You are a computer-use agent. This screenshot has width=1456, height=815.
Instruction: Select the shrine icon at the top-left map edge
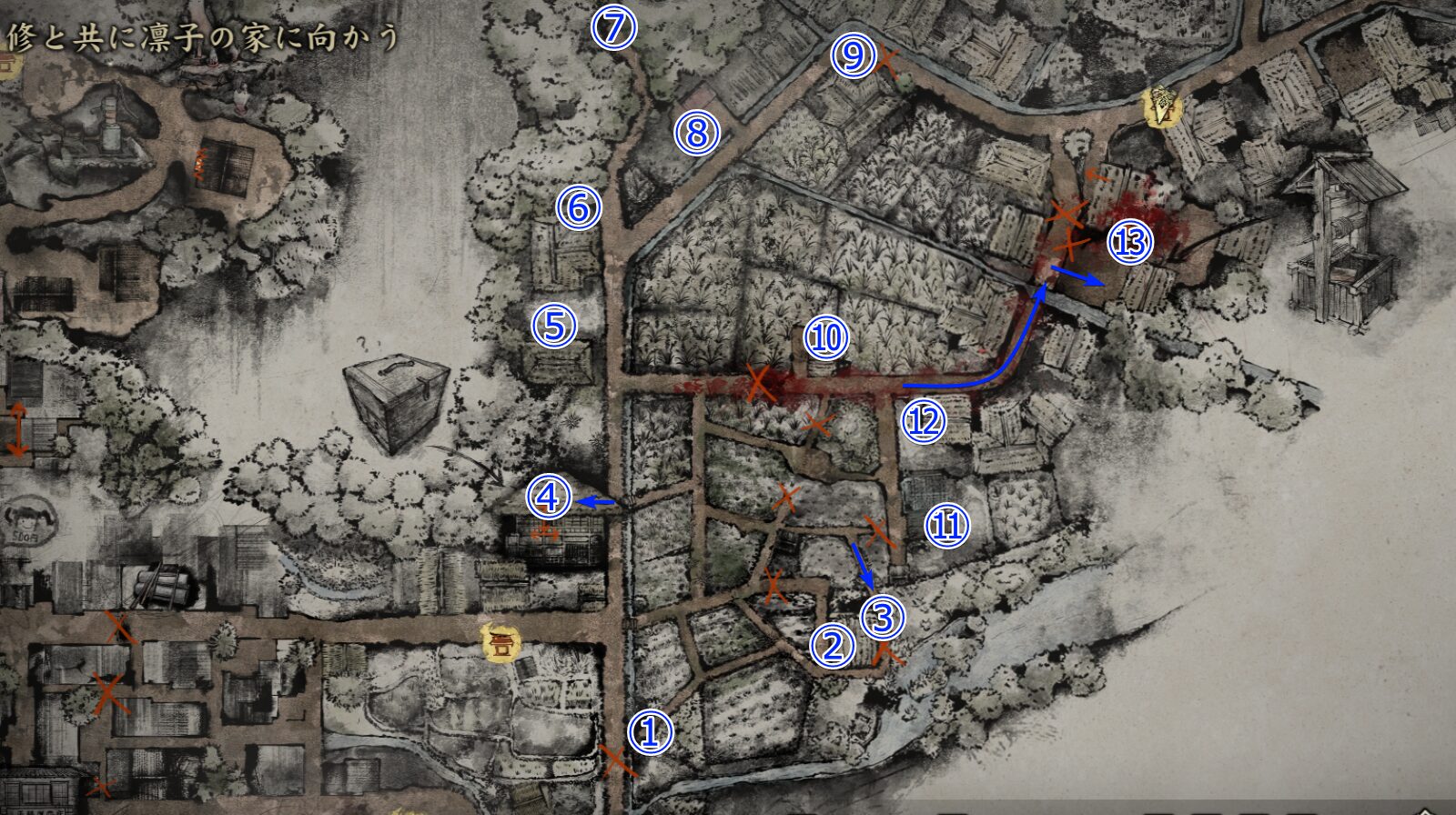click(x=8, y=62)
